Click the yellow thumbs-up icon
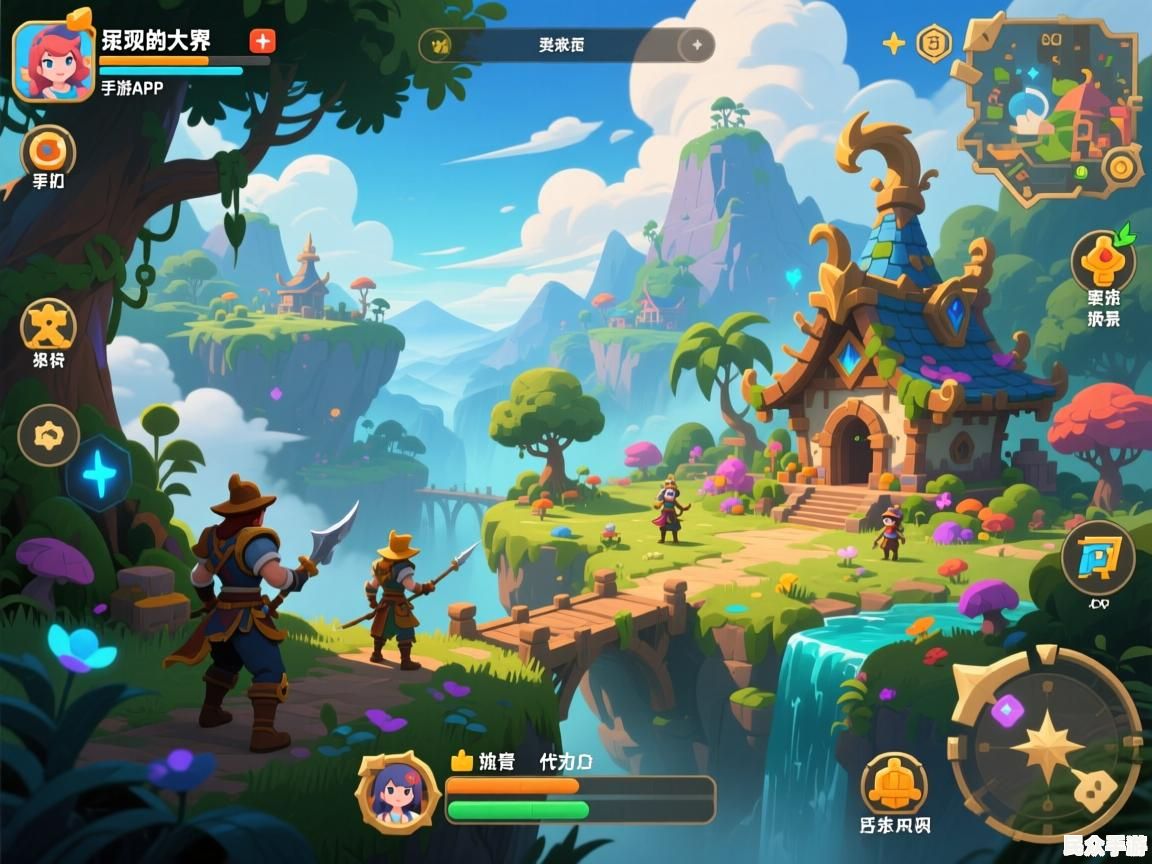Image resolution: width=1152 pixels, height=864 pixels. (x=461, y=761)
